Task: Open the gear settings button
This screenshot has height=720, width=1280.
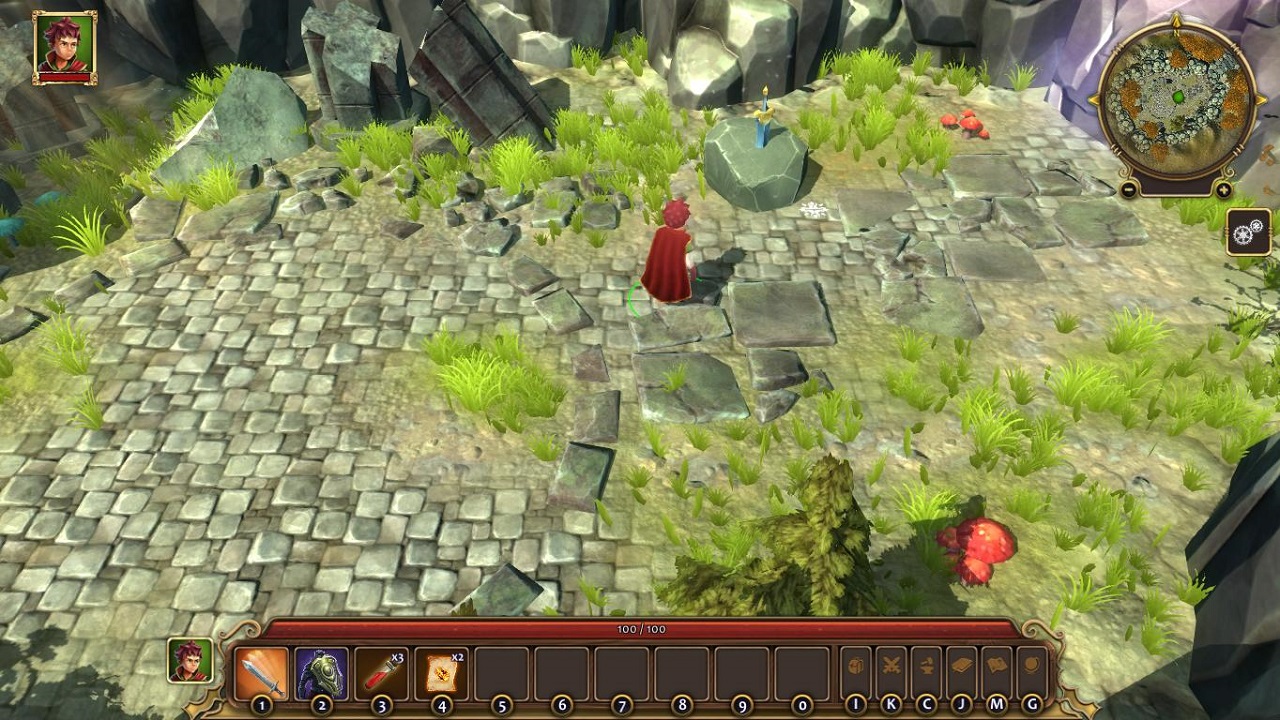Action: [1249, 232]
